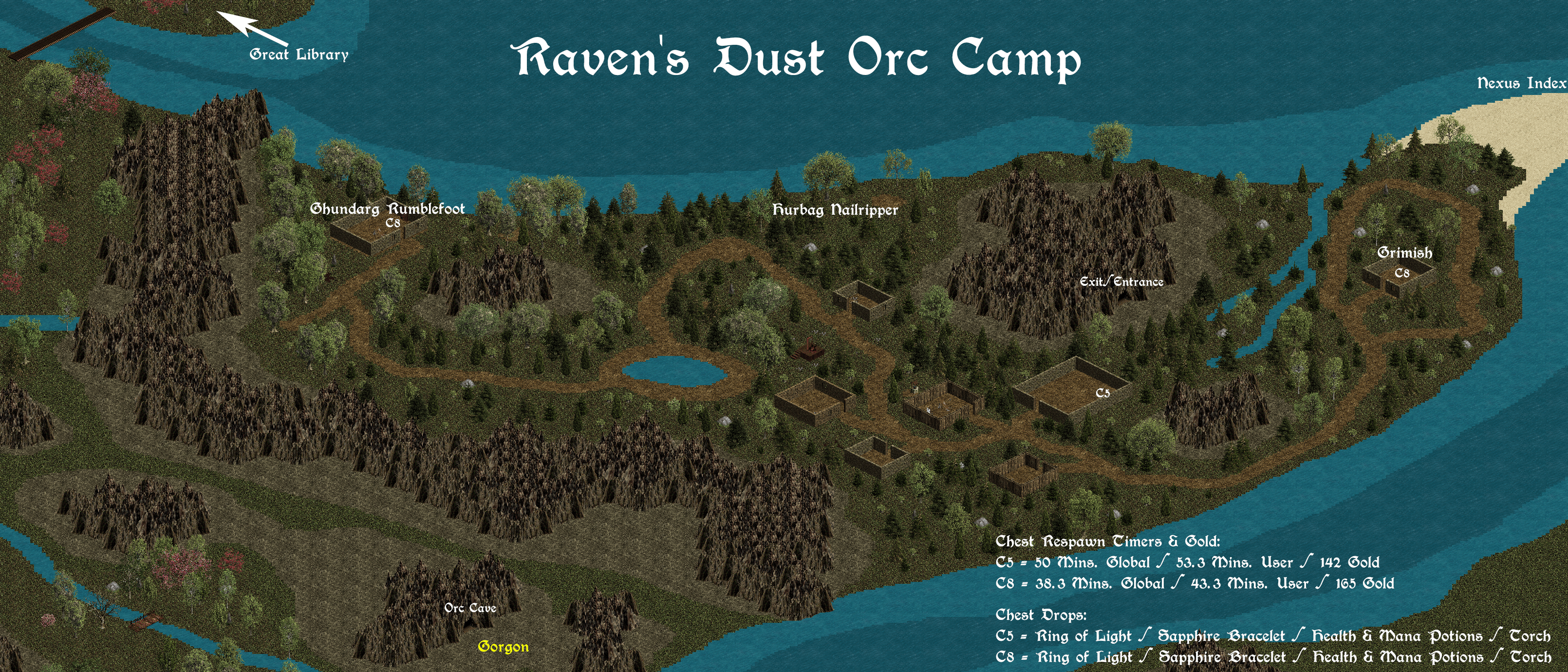Choose the Hurbag Nailripper label
Screen dimensions: 1568x672
pyautogui.click(x=835, y=210)
